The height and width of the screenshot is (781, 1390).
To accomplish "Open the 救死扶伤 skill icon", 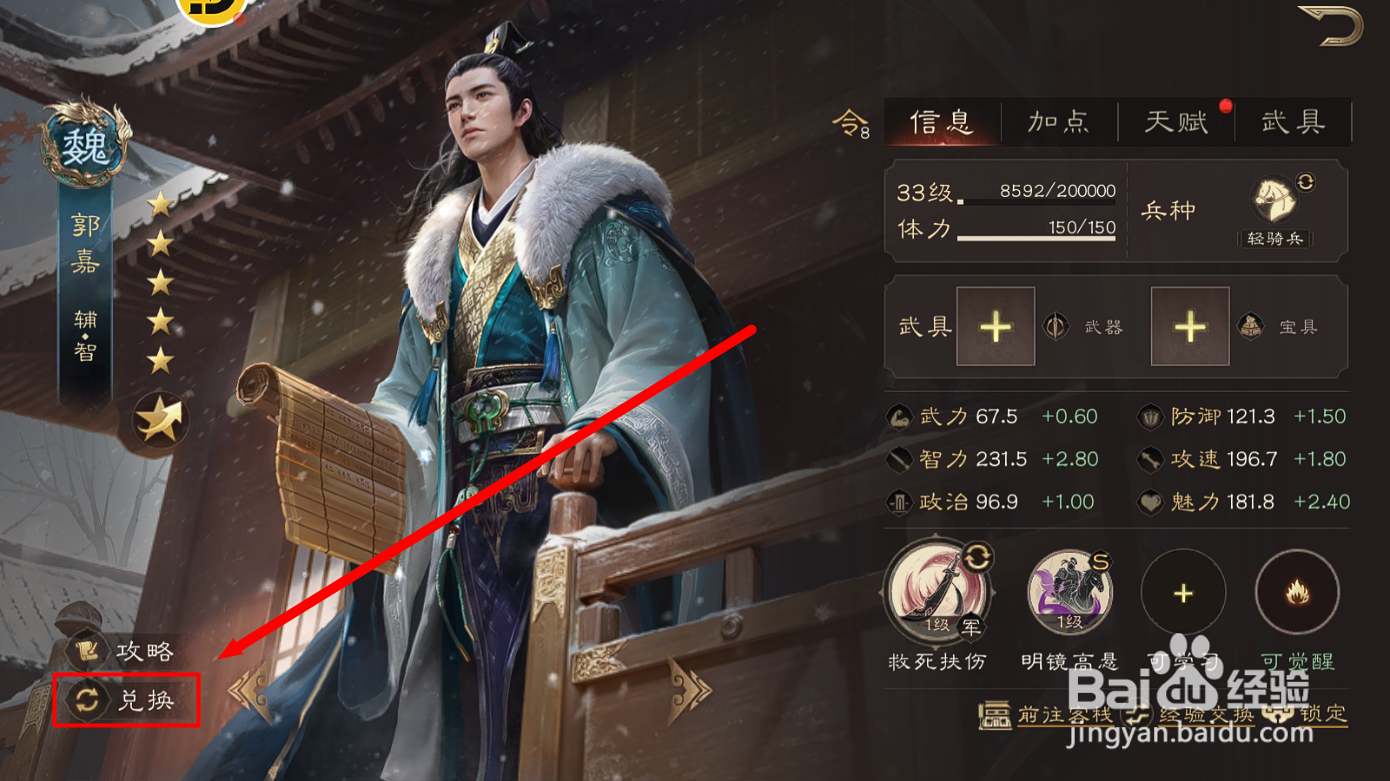I will pyautogui.click(x=938, y=592).
